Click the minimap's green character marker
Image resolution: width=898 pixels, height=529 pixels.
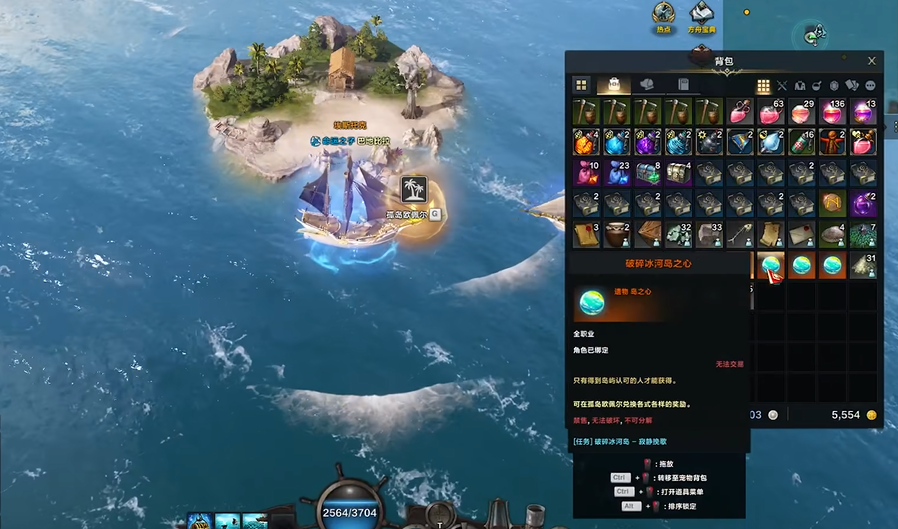(815, 35)
